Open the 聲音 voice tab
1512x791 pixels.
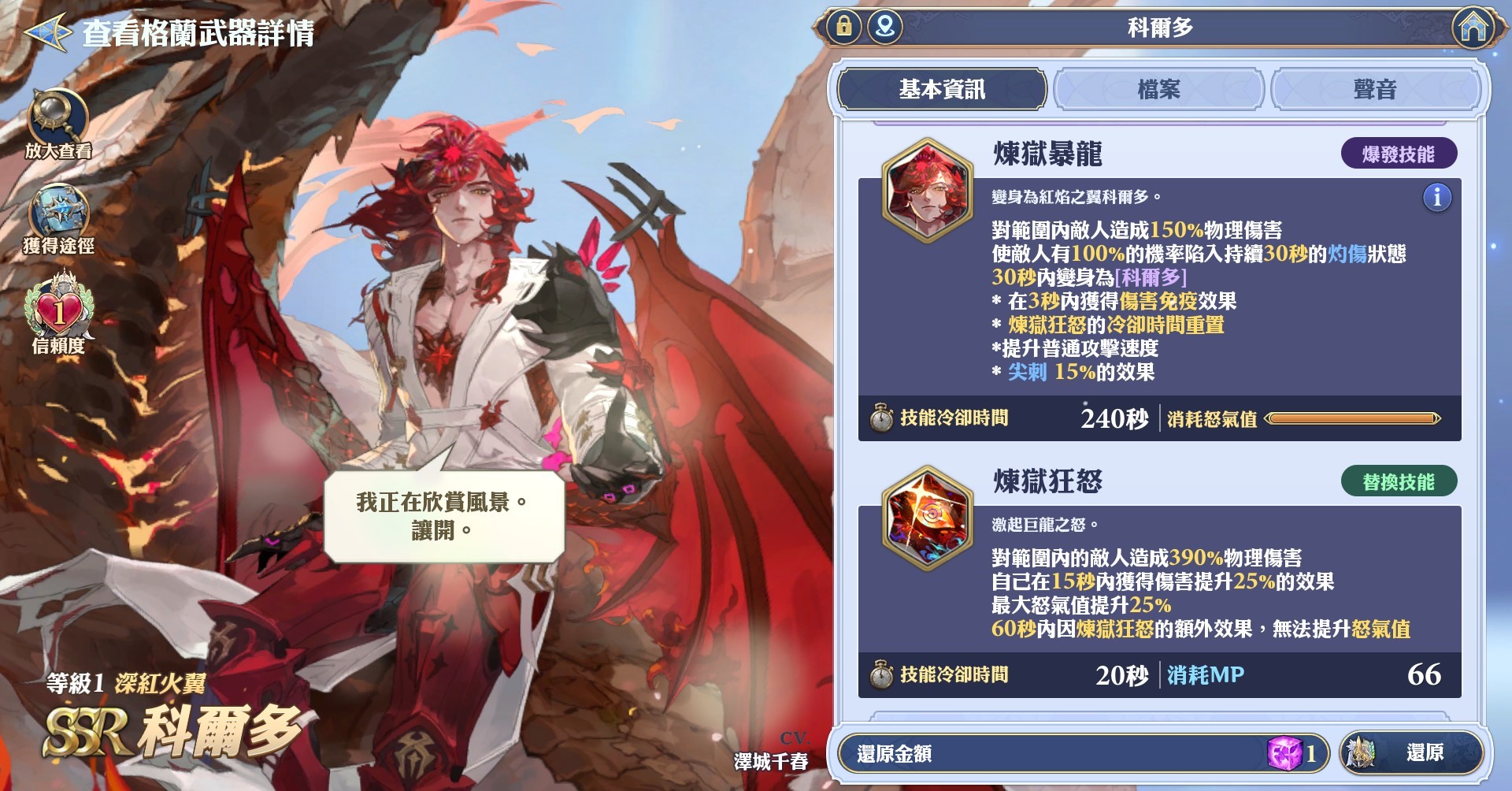click(x=1375, y=90)
